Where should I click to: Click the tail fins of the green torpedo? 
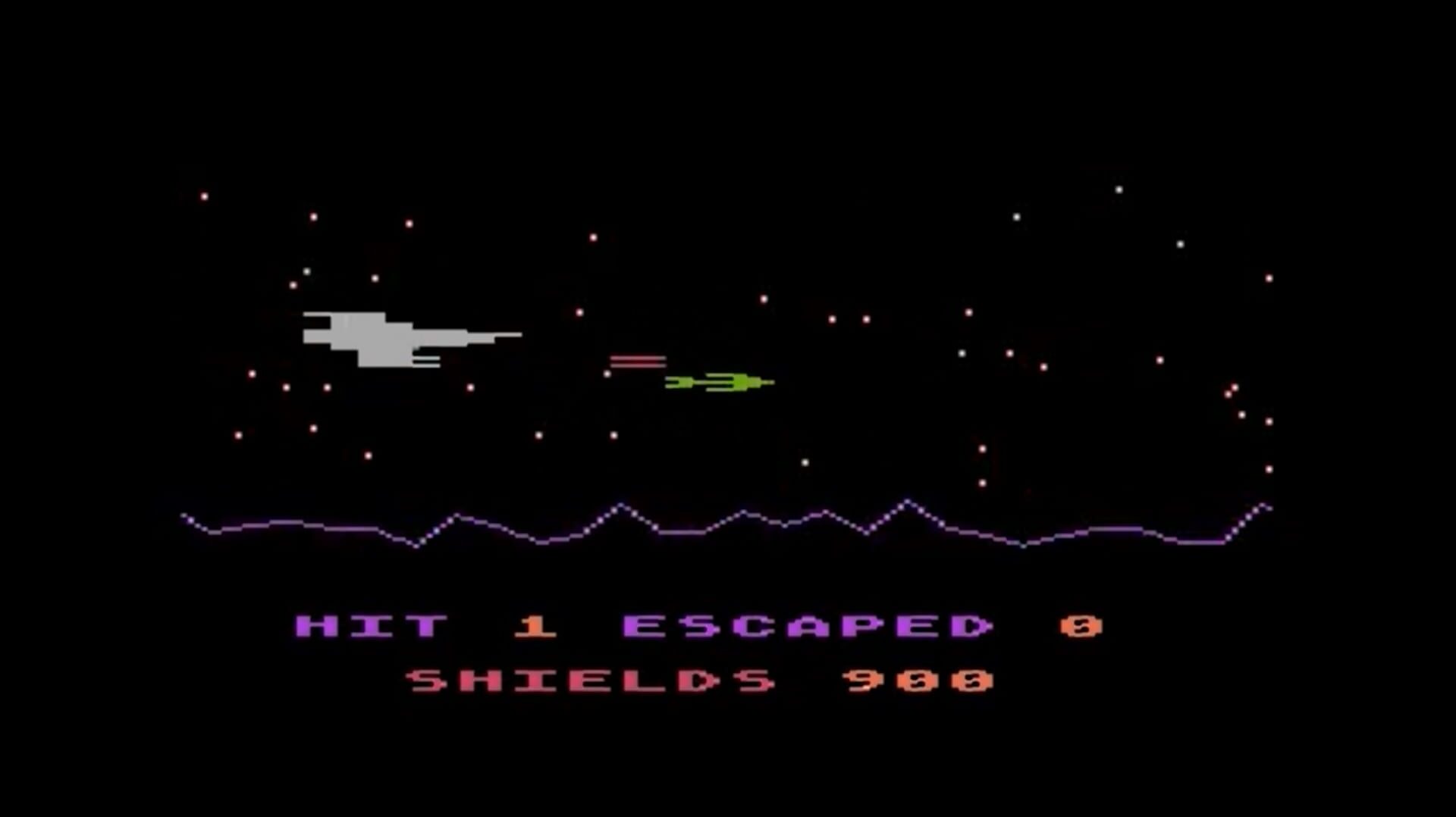[x=675, y=383]
